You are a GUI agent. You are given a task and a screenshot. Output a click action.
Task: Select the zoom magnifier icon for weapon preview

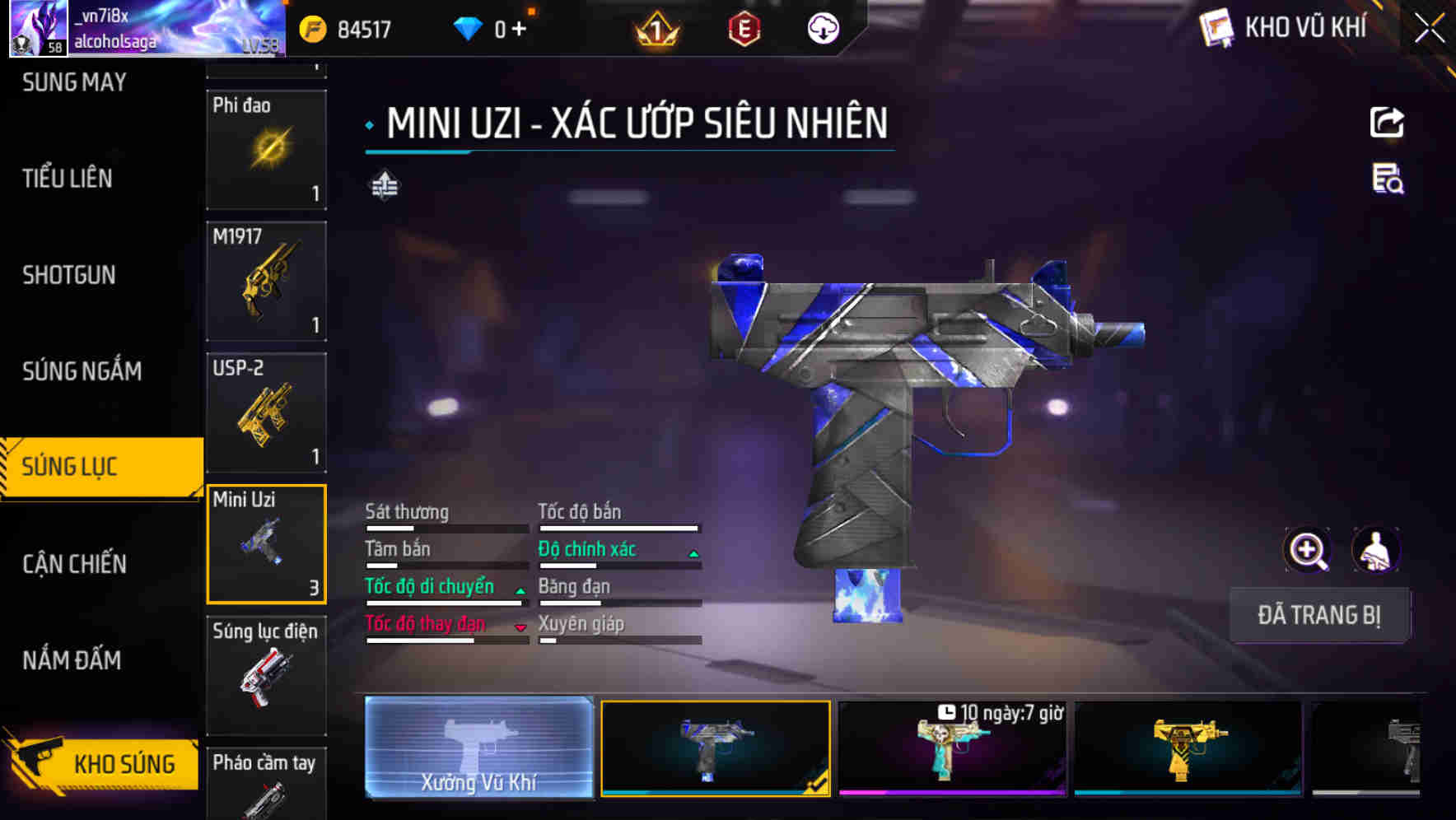pyautogui.click(x=1306, y=550)
